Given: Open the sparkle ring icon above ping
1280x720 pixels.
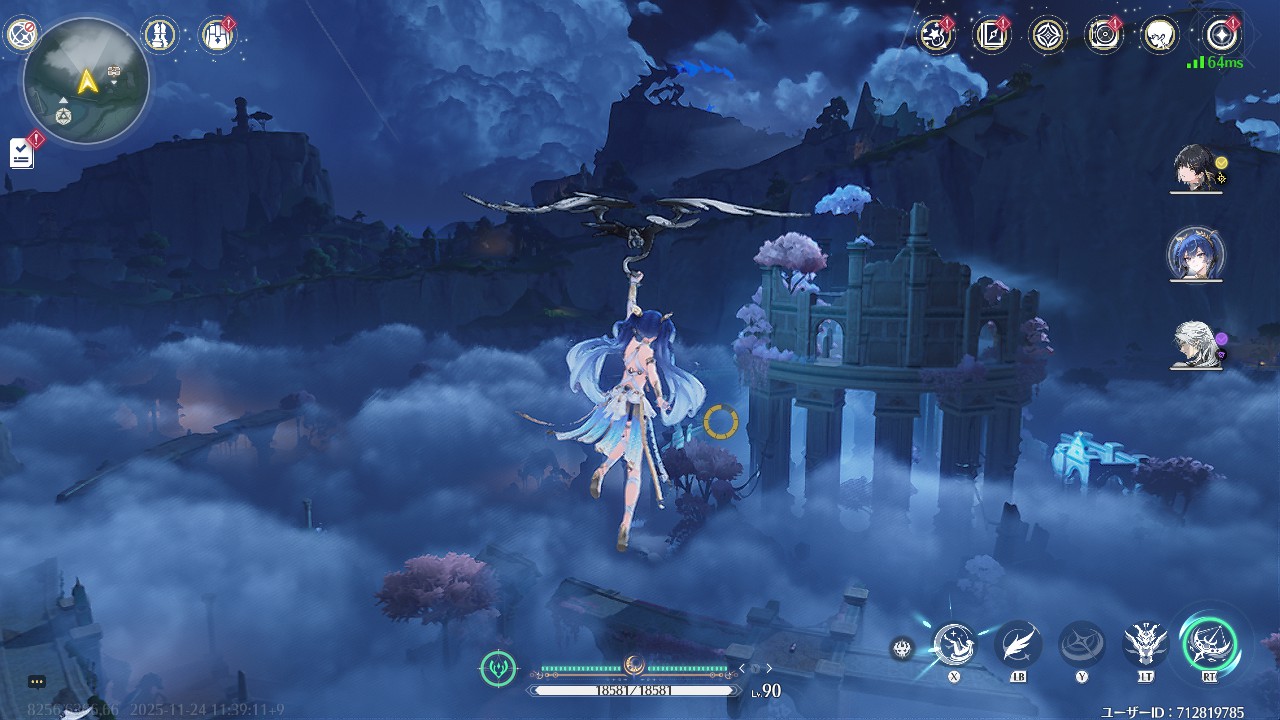Looking at the screenshot, I should click(1222, 35).
